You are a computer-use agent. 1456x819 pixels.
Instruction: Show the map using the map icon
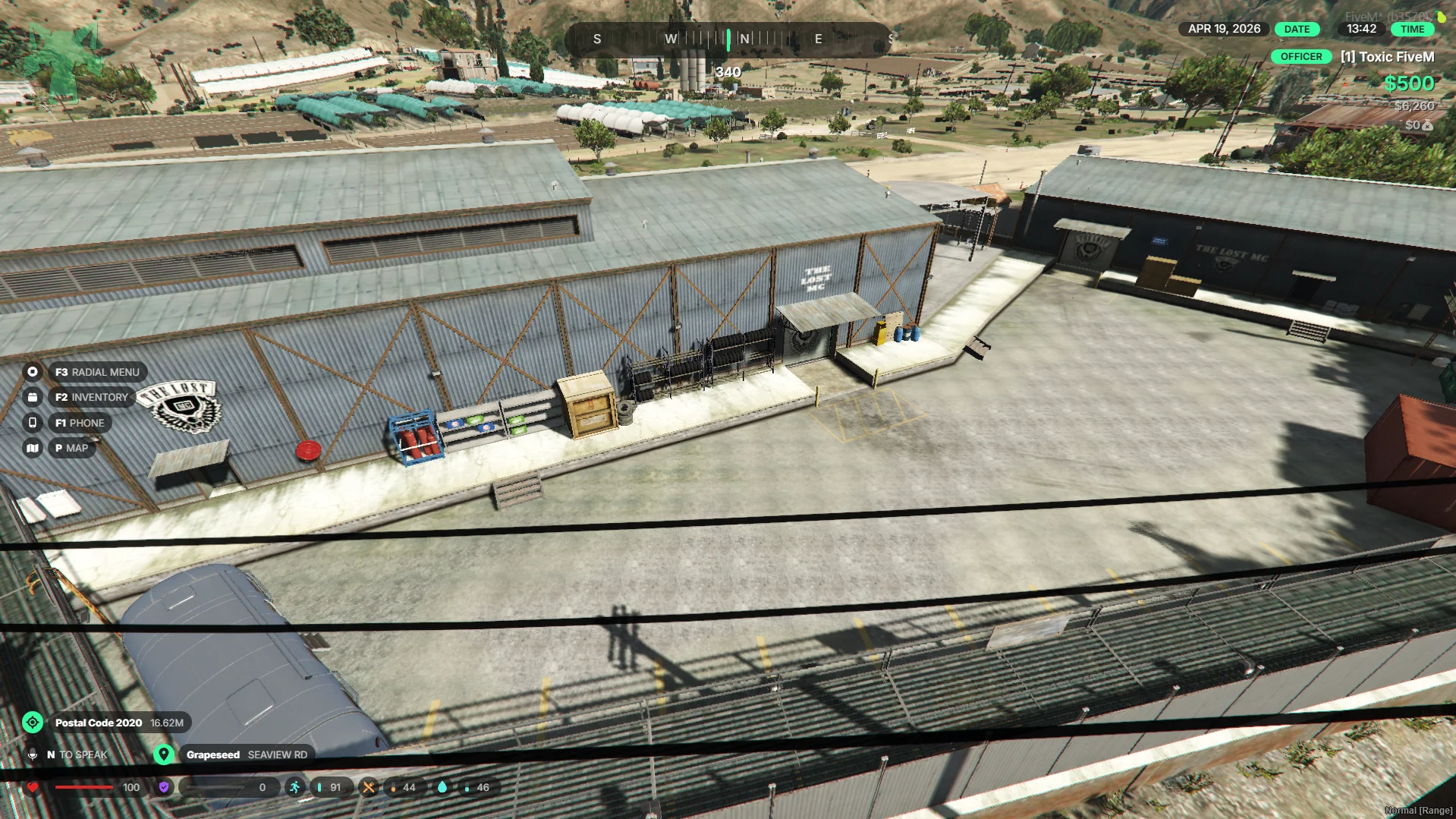click(x=33, y=448)
